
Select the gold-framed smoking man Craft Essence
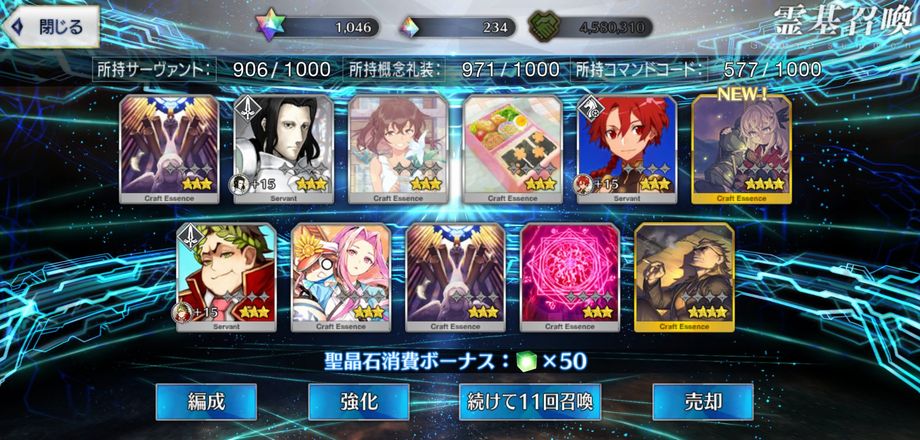[x=683, y=277]
